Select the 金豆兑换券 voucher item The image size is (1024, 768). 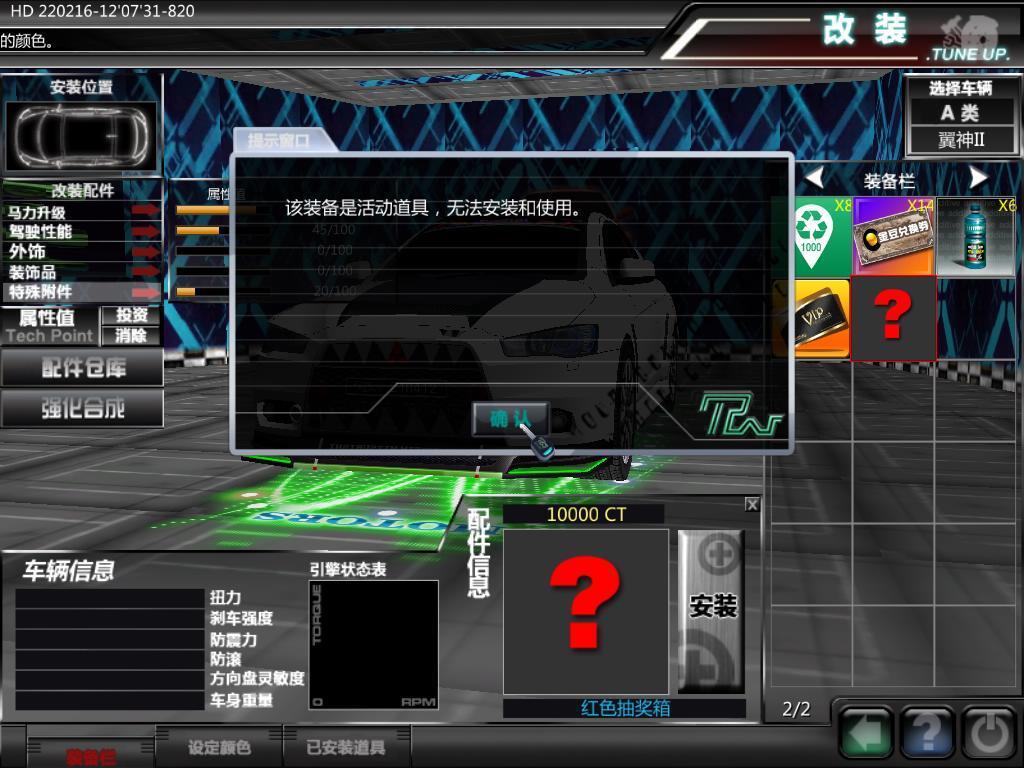point(893,236)
